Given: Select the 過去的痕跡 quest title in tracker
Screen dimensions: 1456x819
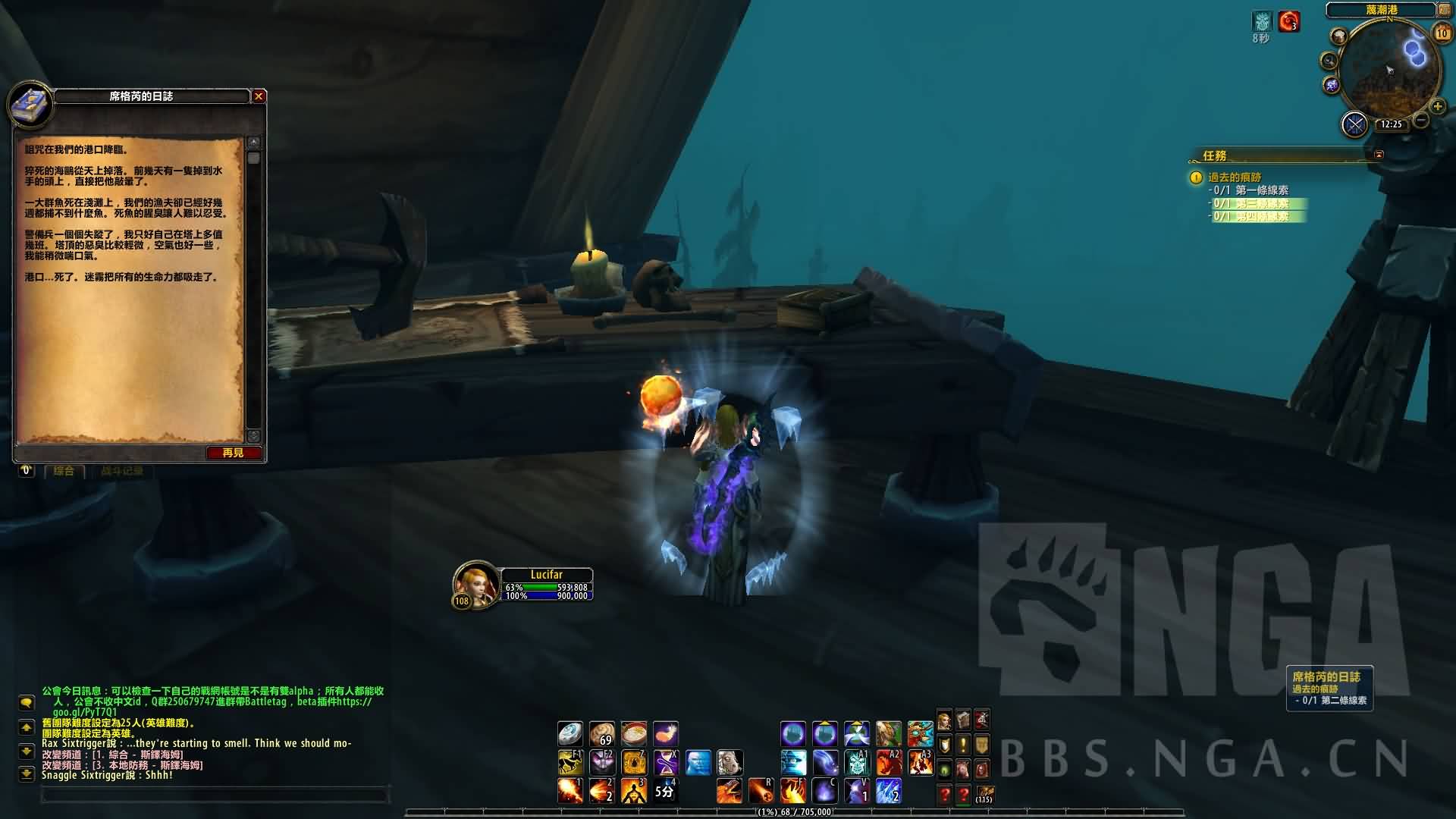Looking at the screenshot, I should pyautogui.click(x=1235, y=177).
